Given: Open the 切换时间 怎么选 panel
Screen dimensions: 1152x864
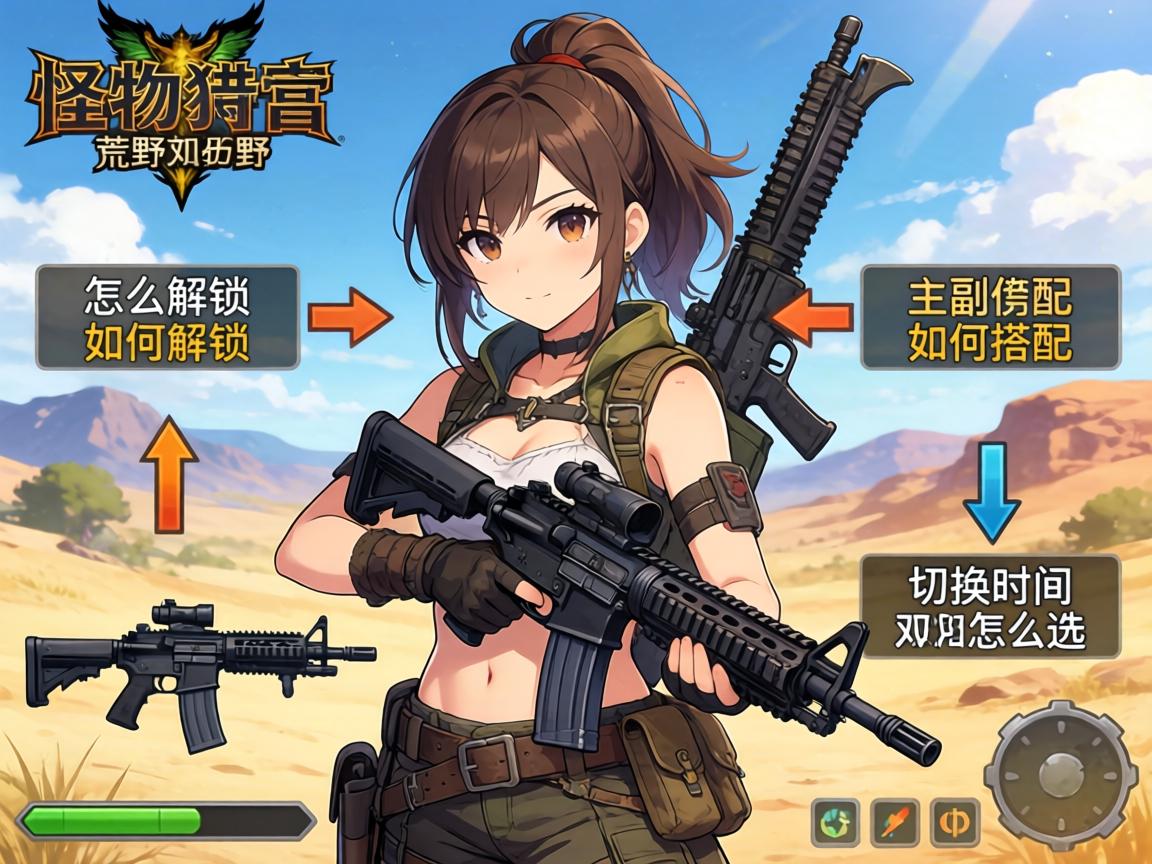Looking at the screenshot, I should (989, 607).
